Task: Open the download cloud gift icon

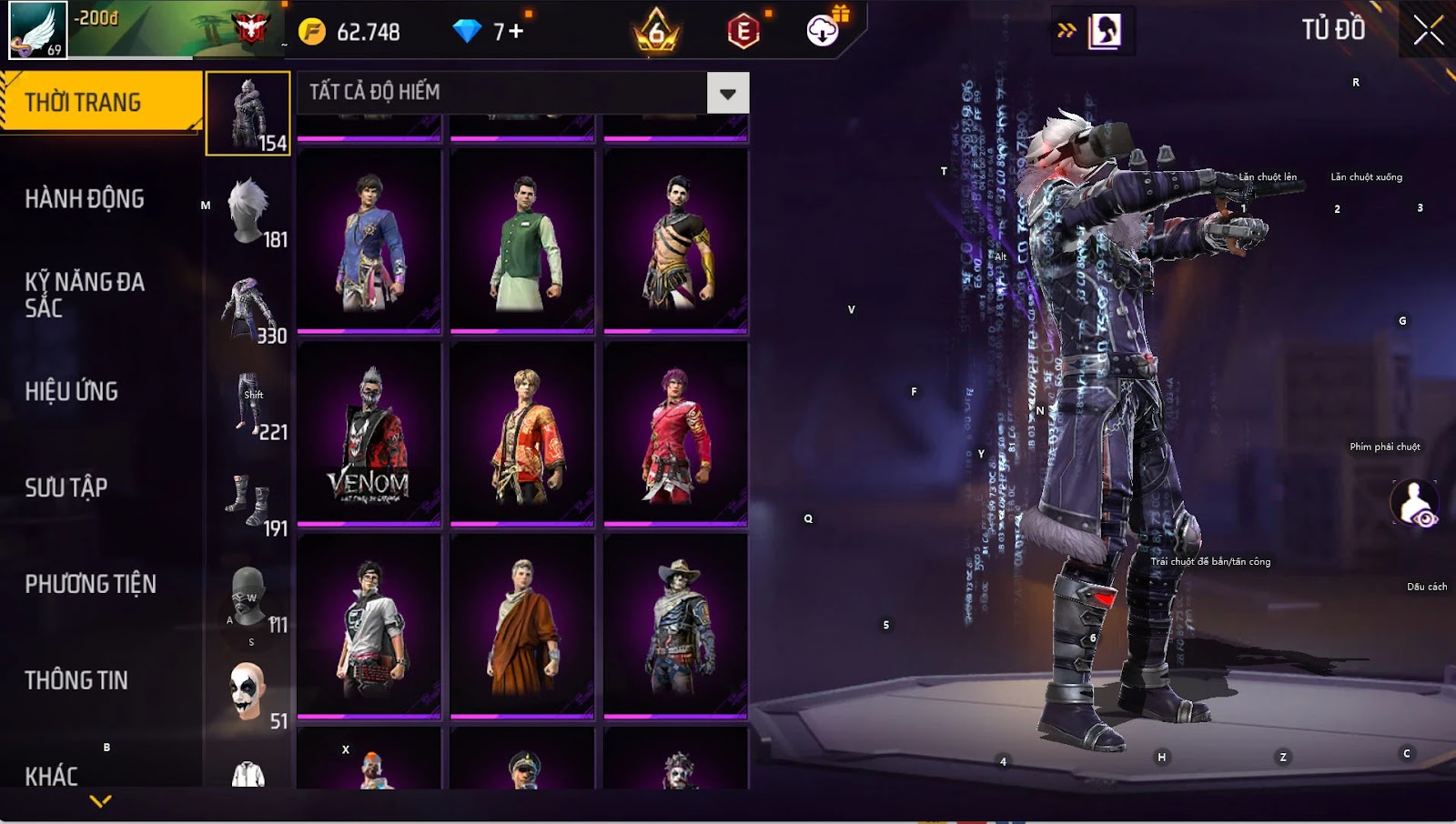Action: click(x=824, y=31)
